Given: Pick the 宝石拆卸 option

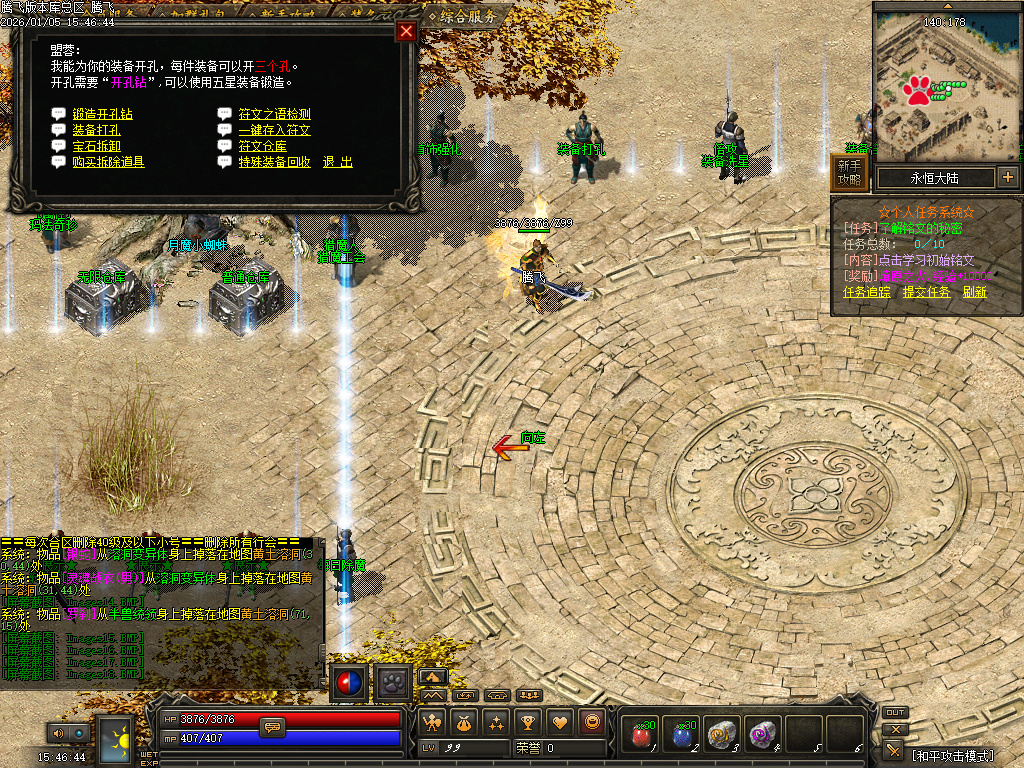Looking at the screenshot, I should 96,146.
